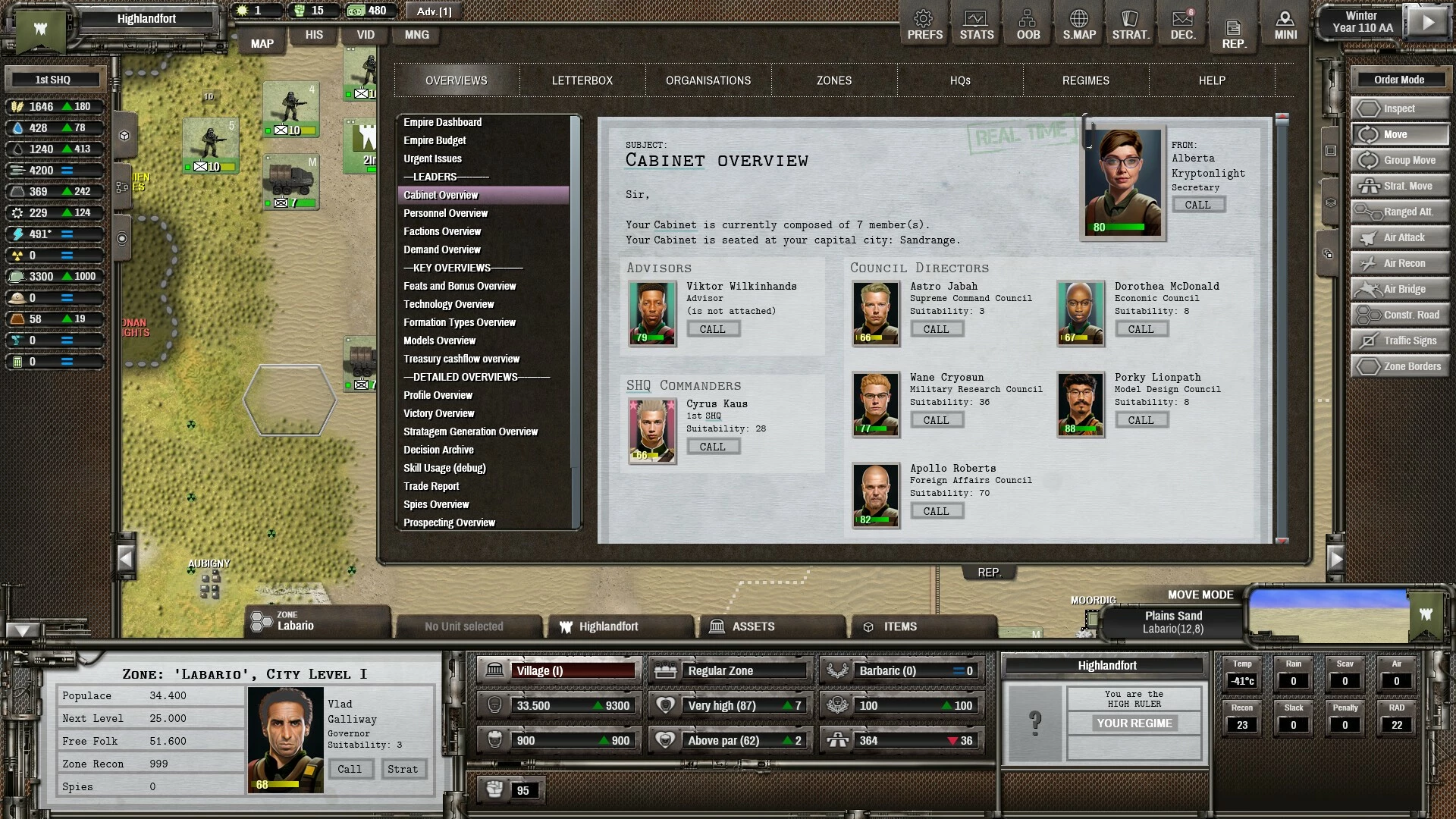Switch to the LETTERBOX tab
The width and height of the screenshot is (1456, 819).
tap(582, 80)
